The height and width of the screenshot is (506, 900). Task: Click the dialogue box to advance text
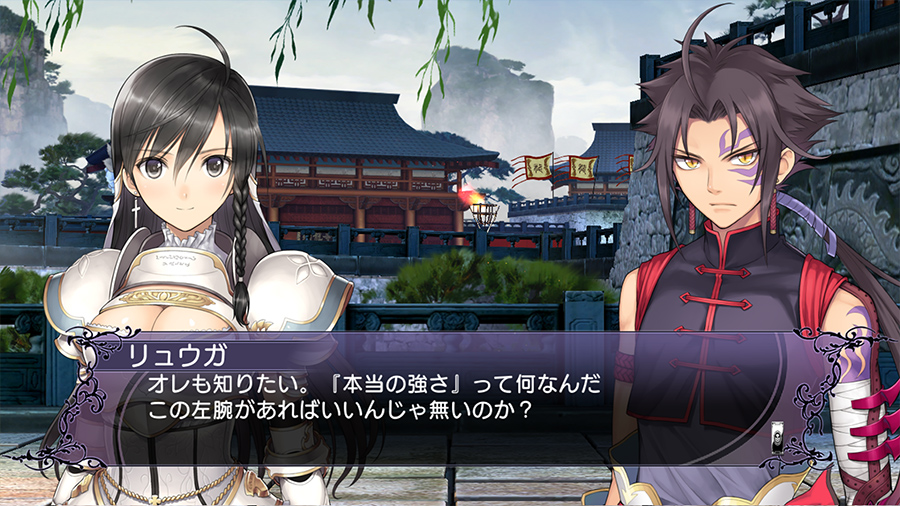[x=450, y=395]
